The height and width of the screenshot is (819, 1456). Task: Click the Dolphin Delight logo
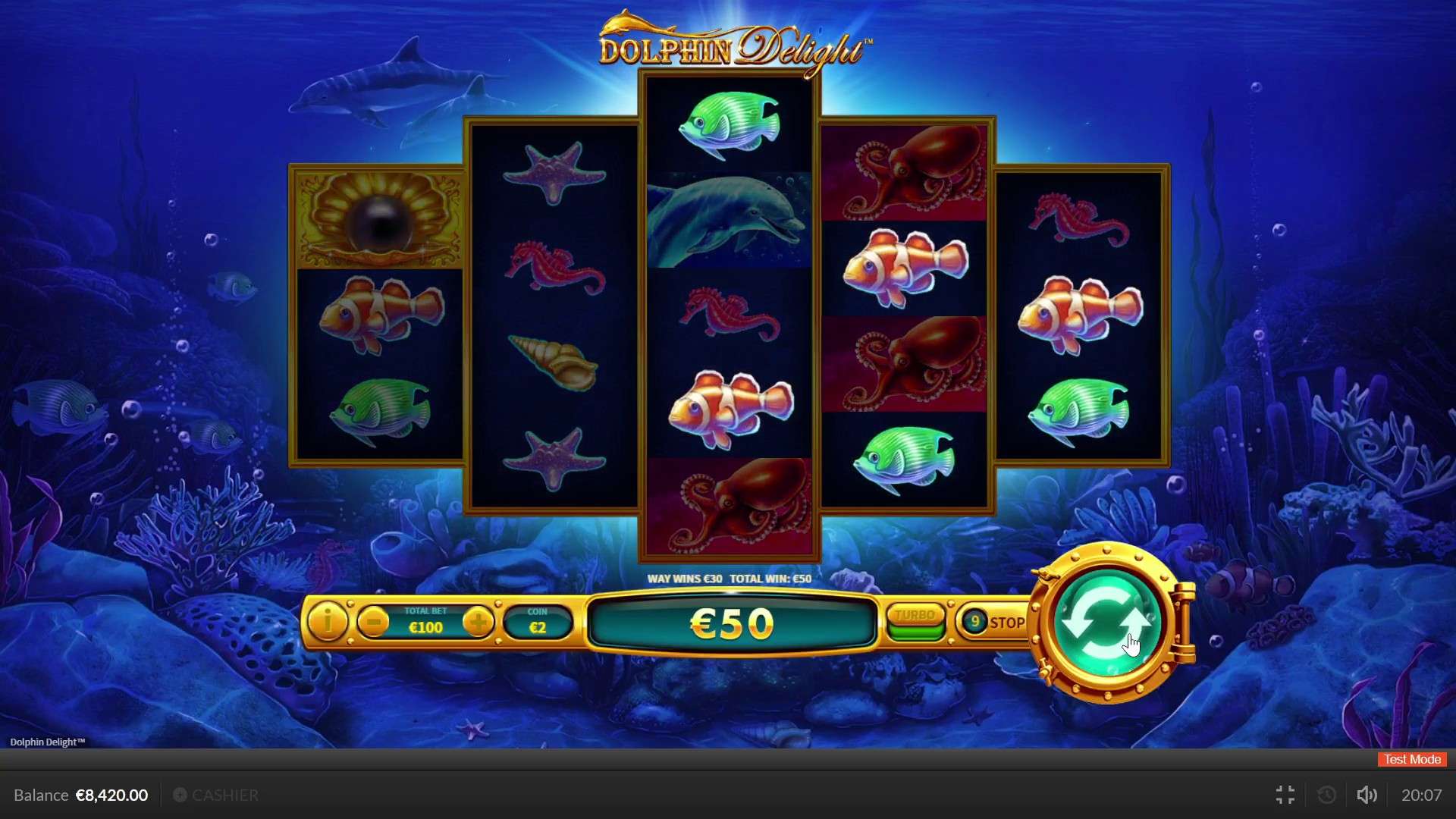[x=730, y=45]
